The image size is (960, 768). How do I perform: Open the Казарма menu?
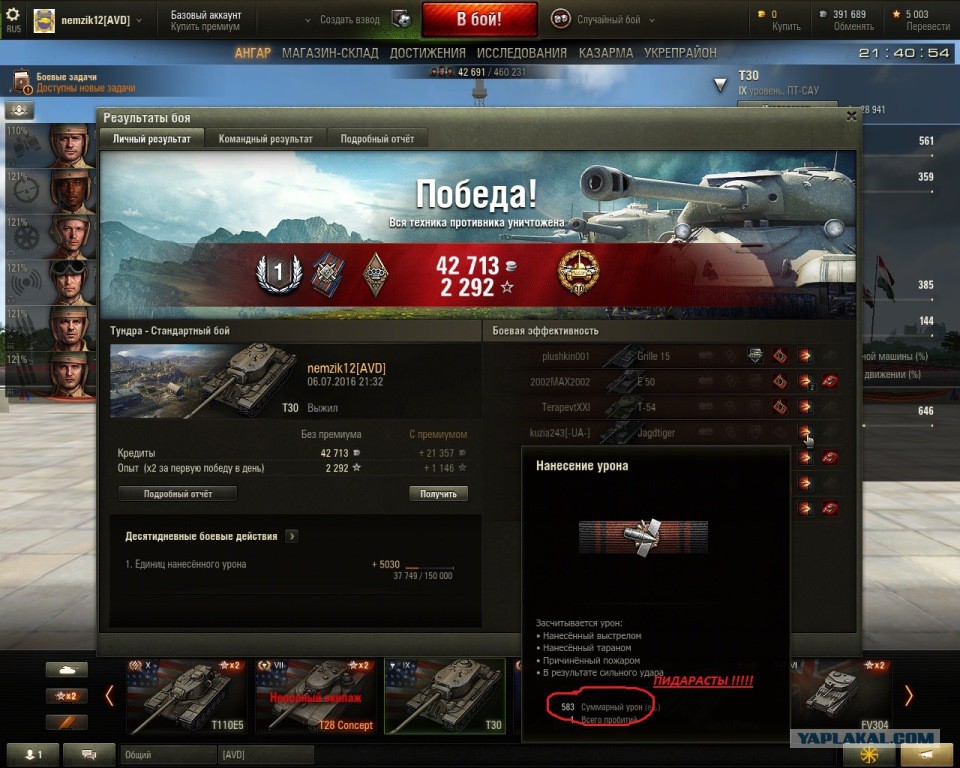(605, 53)
